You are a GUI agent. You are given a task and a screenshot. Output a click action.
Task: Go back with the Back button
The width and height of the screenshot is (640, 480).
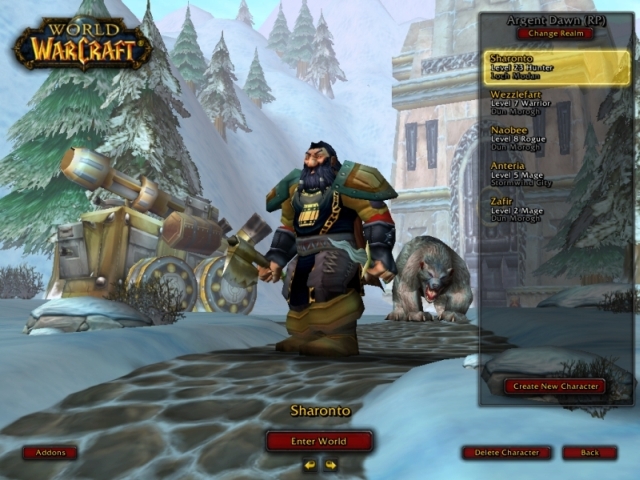coord(589,452)
